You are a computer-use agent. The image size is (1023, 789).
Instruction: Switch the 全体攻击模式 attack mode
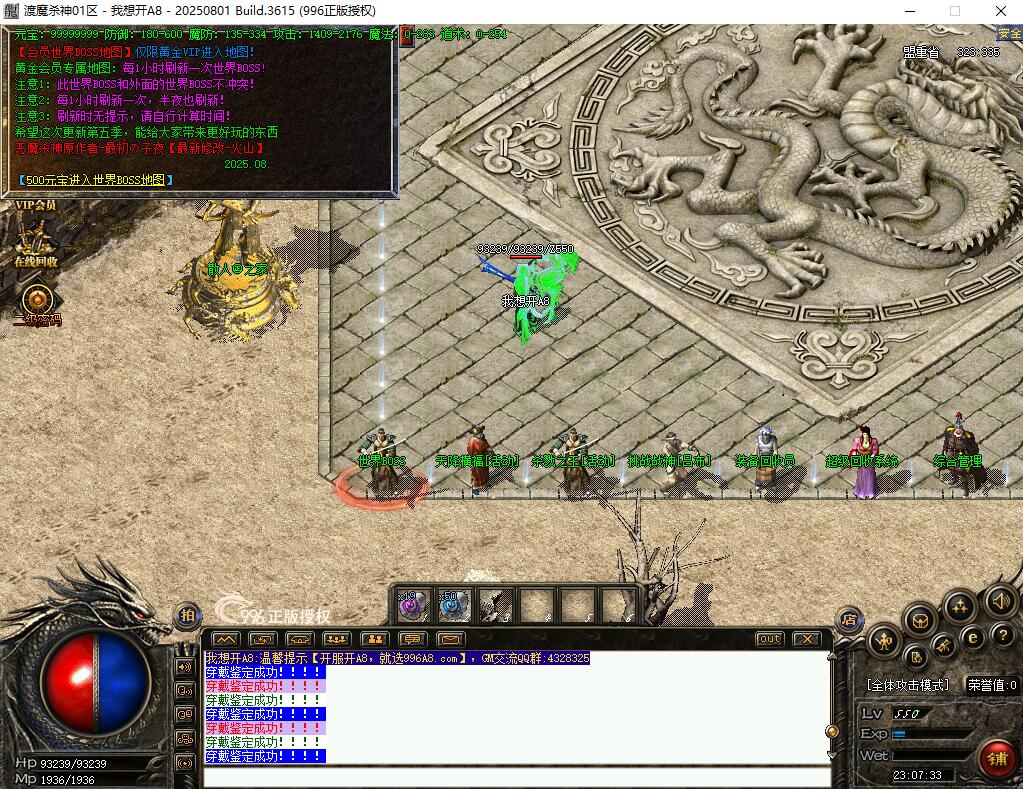click(908, 686)
